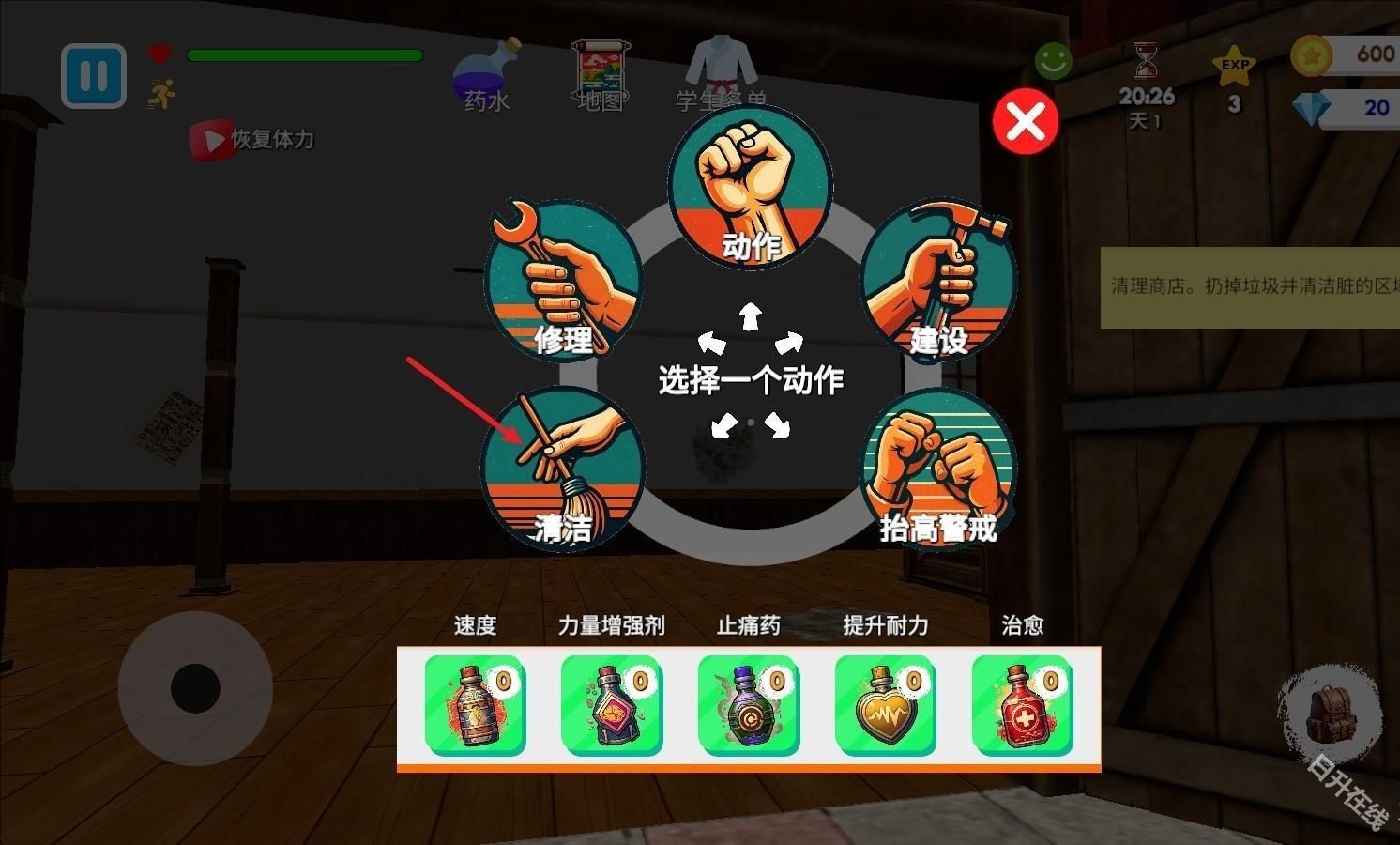Viewport: 1400px width, 845px height.
Task: Pause the game
Action: [x=92, y=75]
